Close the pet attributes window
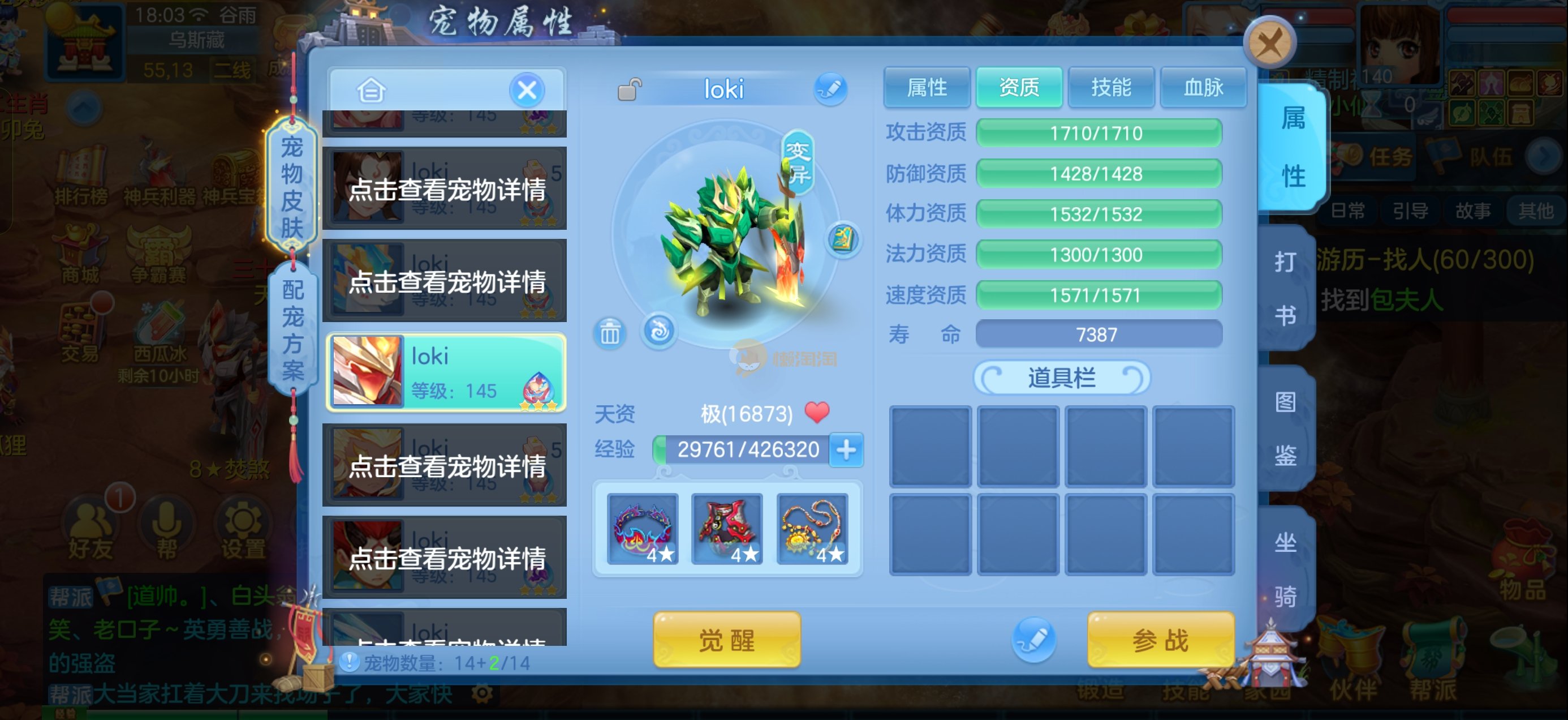The width and height of the screenshot is (1568, 720). pyautogui.click(x=1269, y=43)
